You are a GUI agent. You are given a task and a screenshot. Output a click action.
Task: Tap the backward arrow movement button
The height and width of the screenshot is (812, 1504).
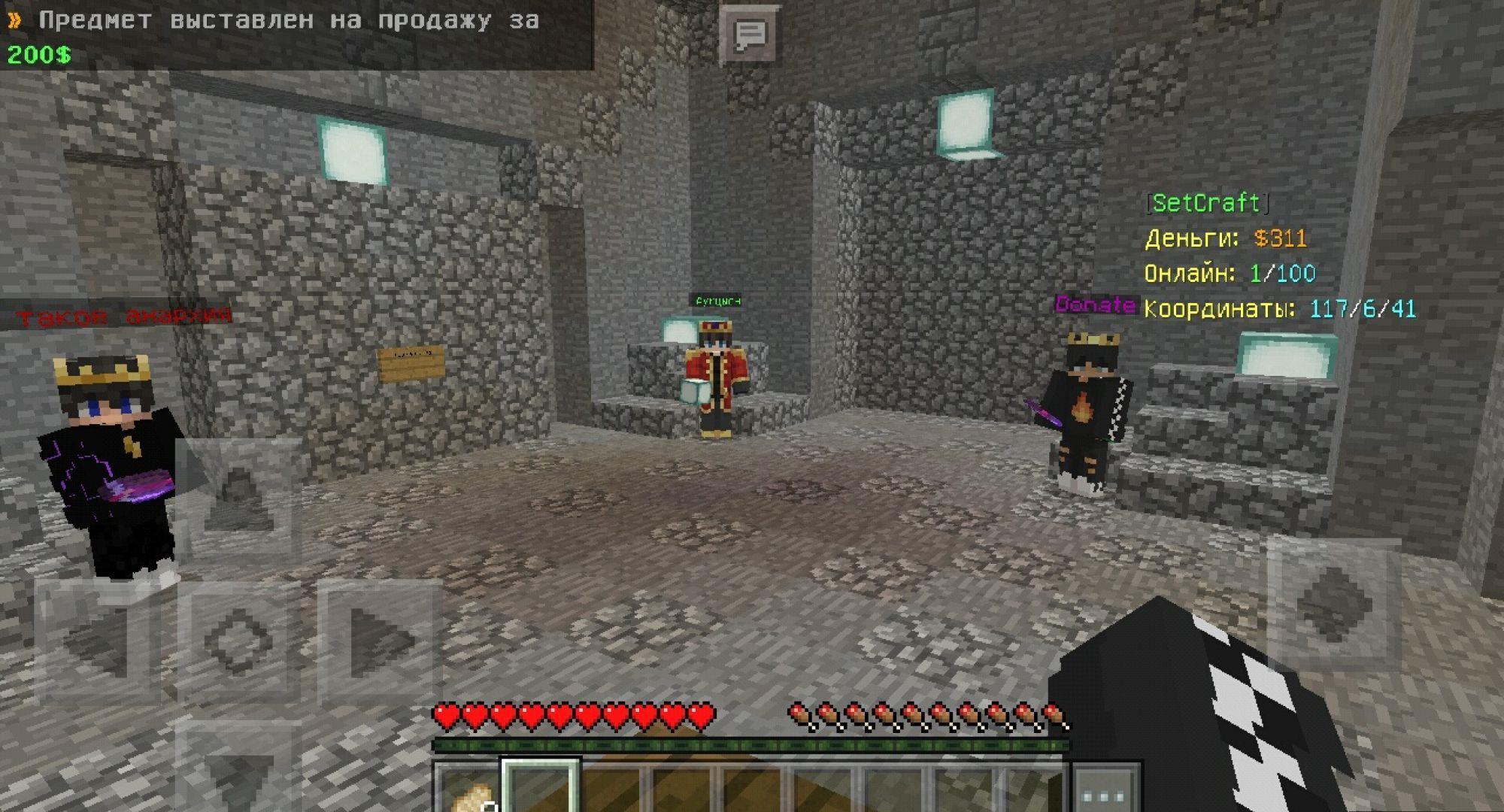point(238,774)
